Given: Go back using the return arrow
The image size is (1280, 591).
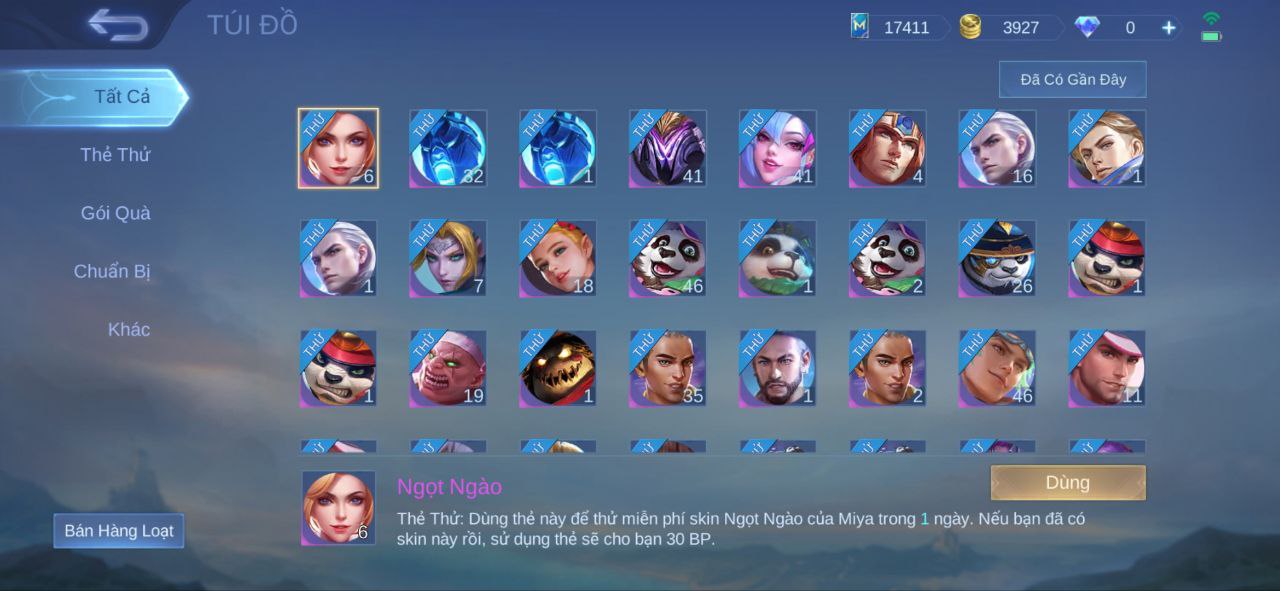Looking at the screenshot, I should click(x=117, y=25).
